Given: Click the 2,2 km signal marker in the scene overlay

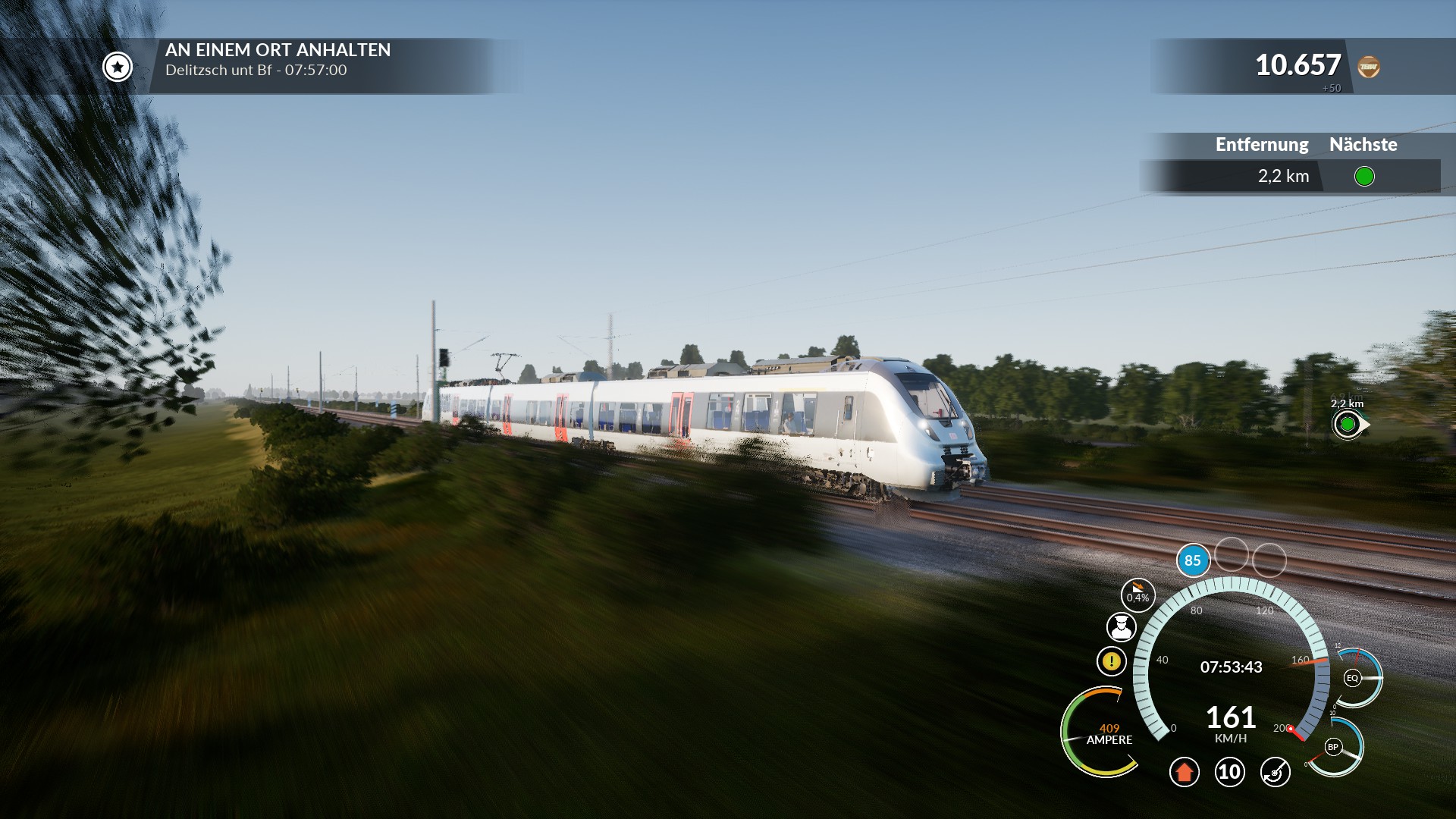Looking at the screenshot, I should 1348,424.
